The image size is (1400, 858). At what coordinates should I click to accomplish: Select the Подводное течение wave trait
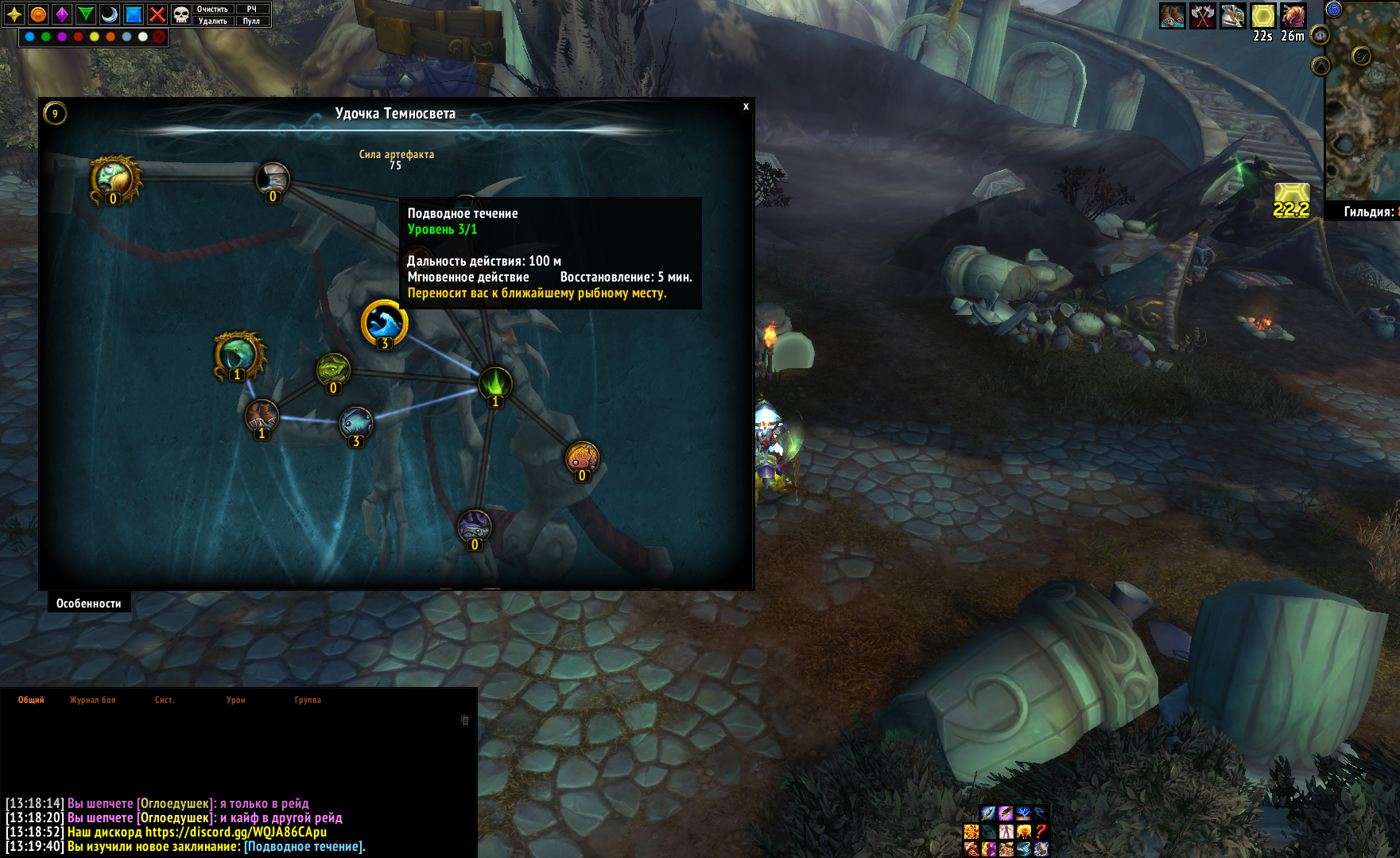(x=385, y=323)
